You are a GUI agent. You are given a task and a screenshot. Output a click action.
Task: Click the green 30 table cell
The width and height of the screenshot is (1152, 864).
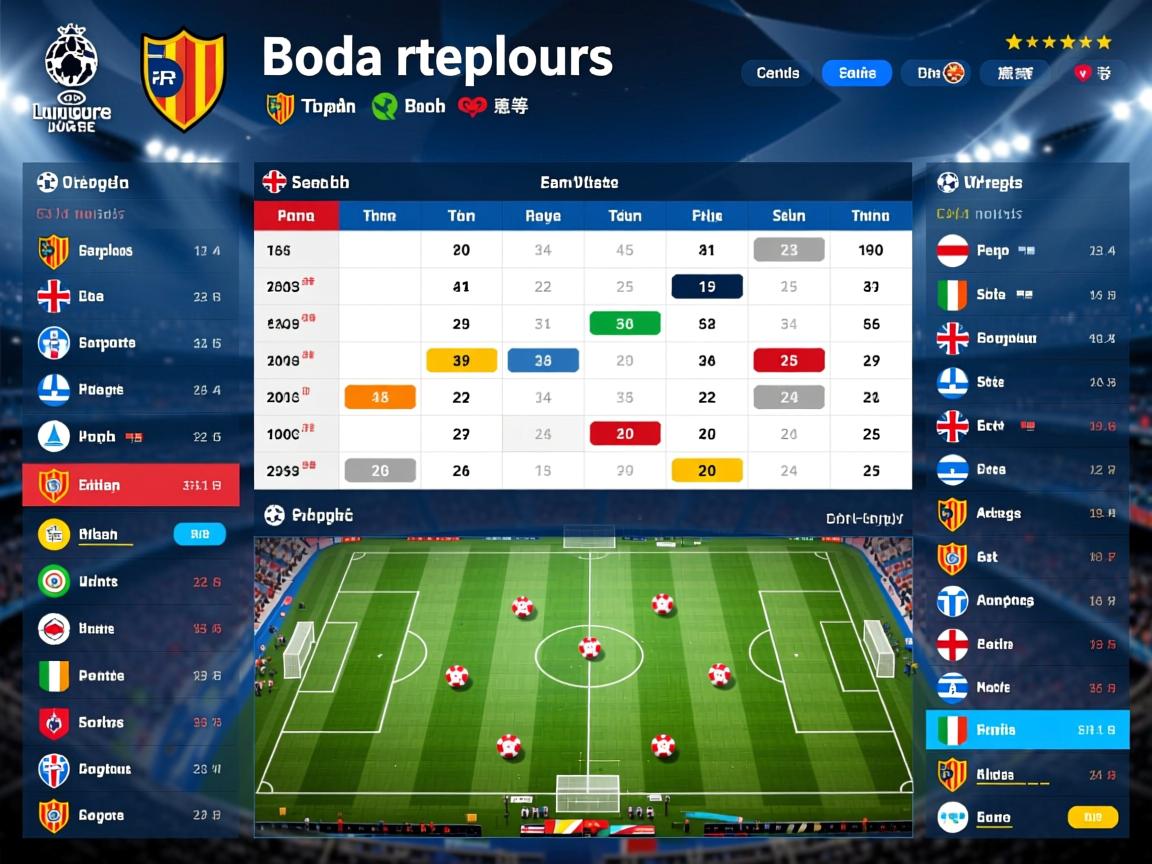(x=625, y=324)
